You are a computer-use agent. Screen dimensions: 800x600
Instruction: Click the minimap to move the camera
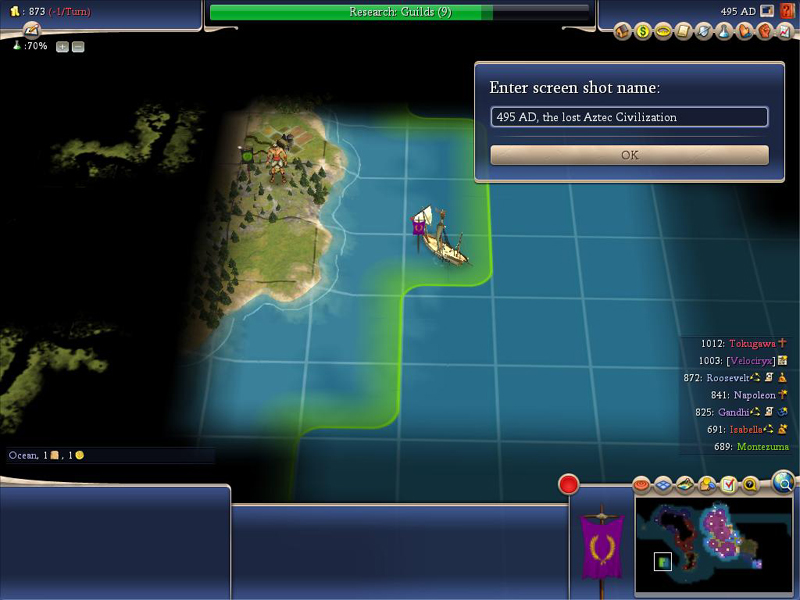tap(714, 543)
